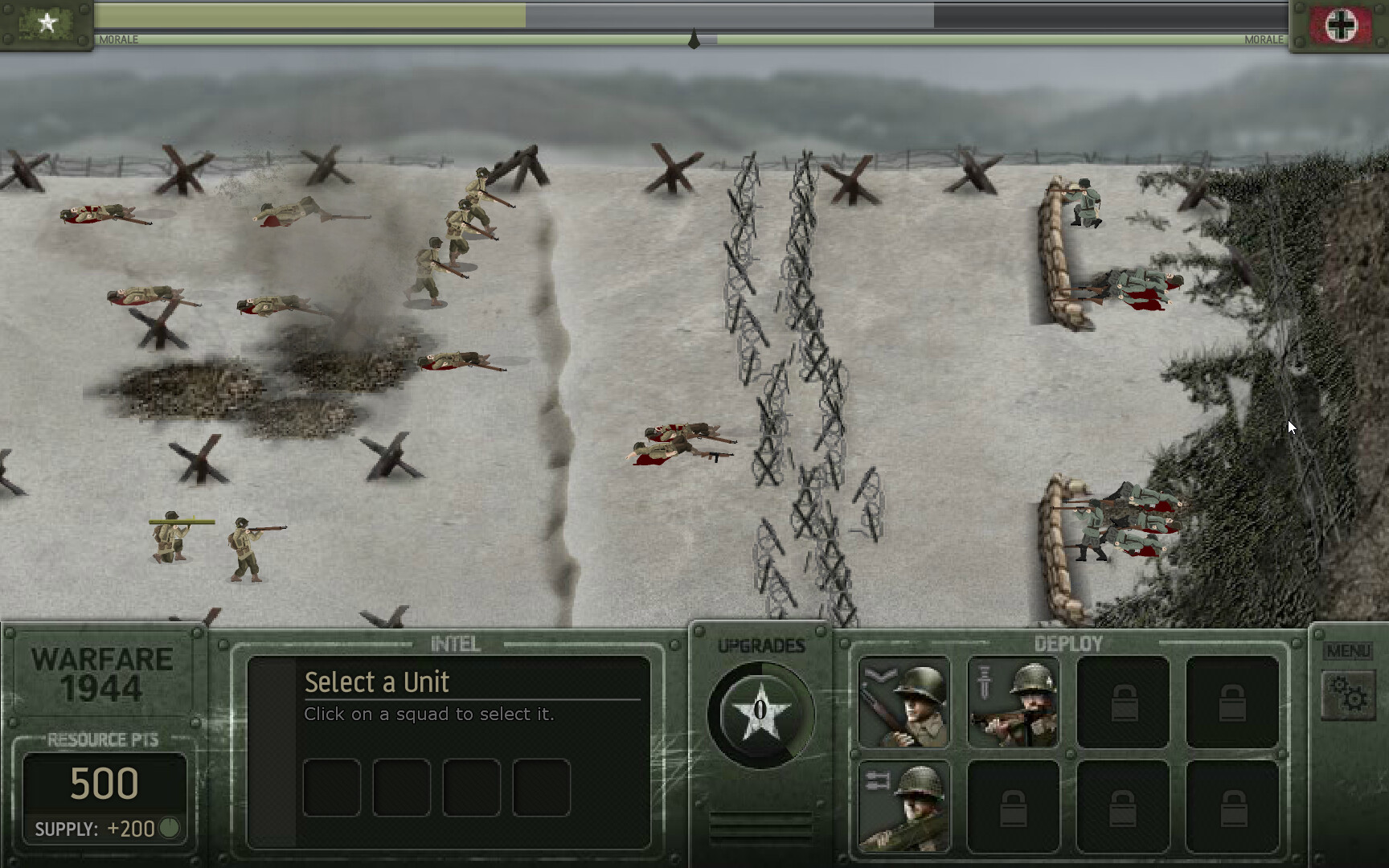Click the morale balance arrow on the top bar
Image resolution: width=1389 pixels, height=868 pixels.
click(694, 36)
